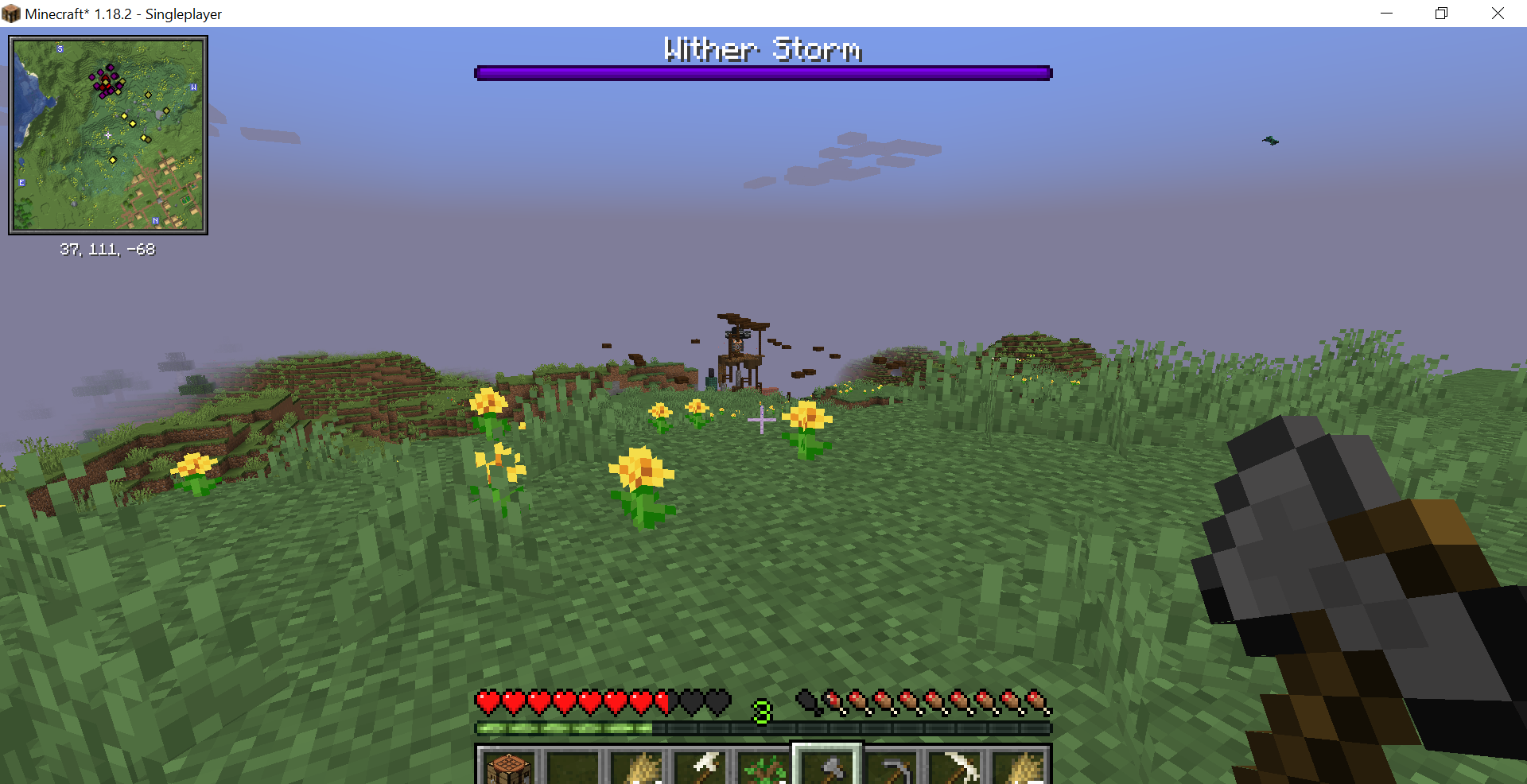
Task: Select the oak sapling in the hotbar
Action: [763, 767]
